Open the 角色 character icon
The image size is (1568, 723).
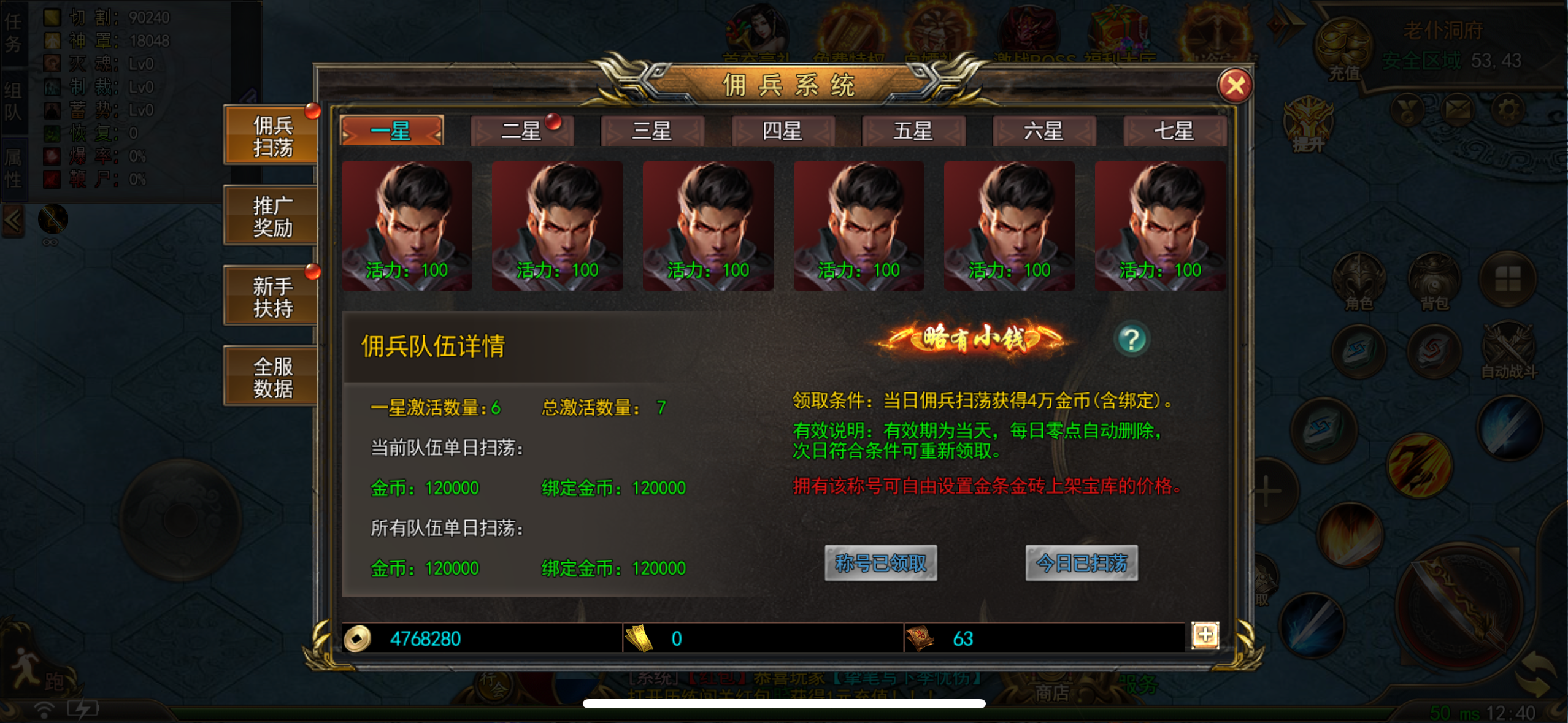pyautogui.click(x=1358, y=282)
